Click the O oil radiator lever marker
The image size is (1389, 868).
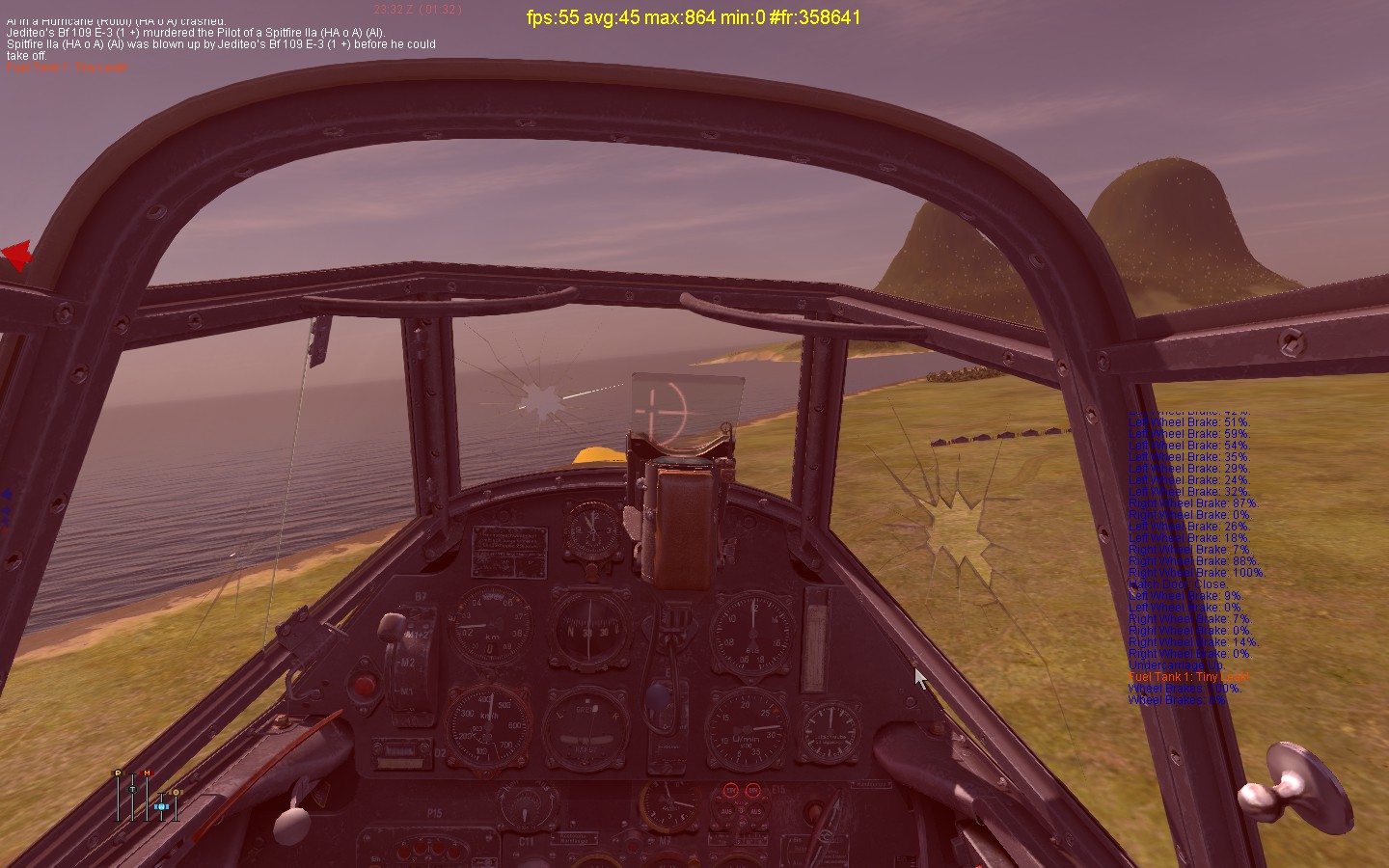tap(176, 793)
